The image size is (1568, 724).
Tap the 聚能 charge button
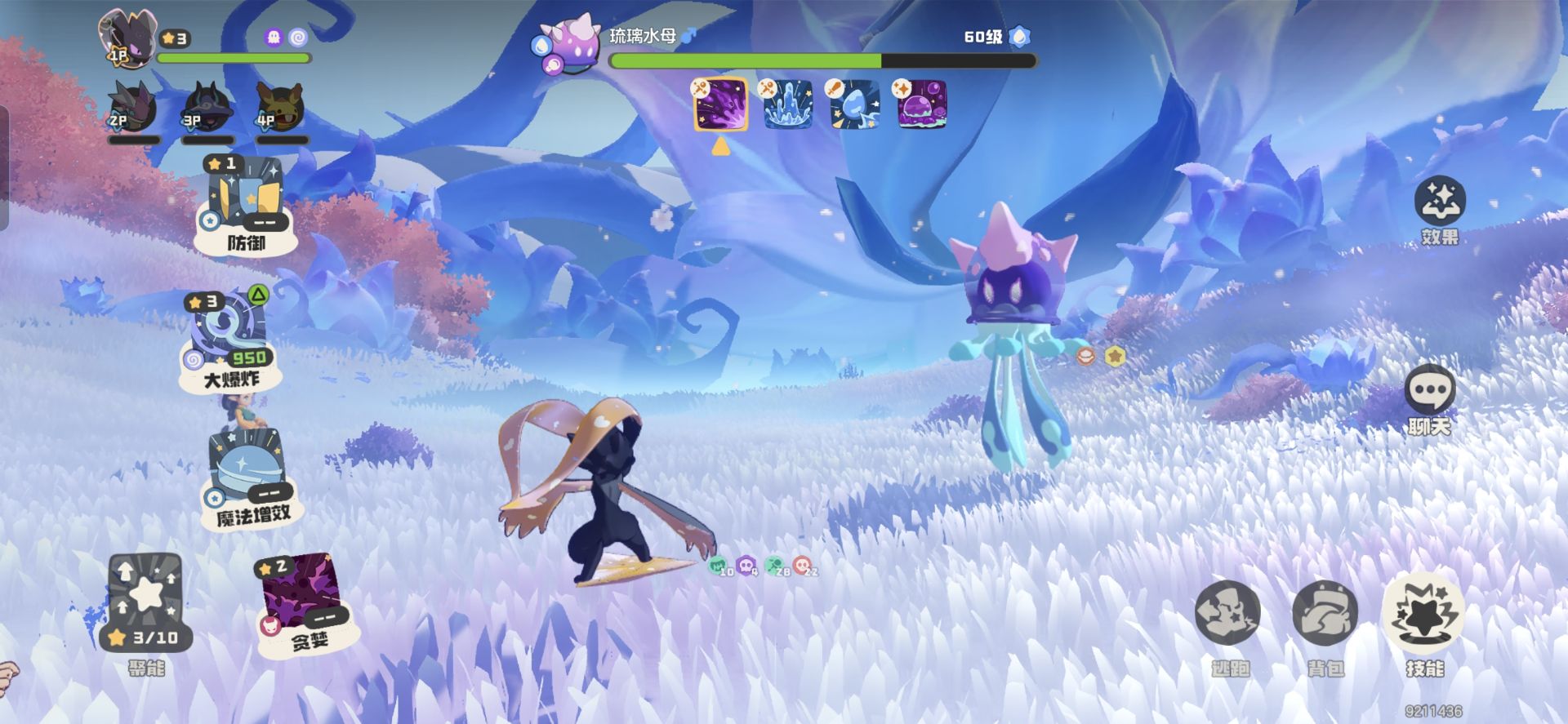point(147,604)
